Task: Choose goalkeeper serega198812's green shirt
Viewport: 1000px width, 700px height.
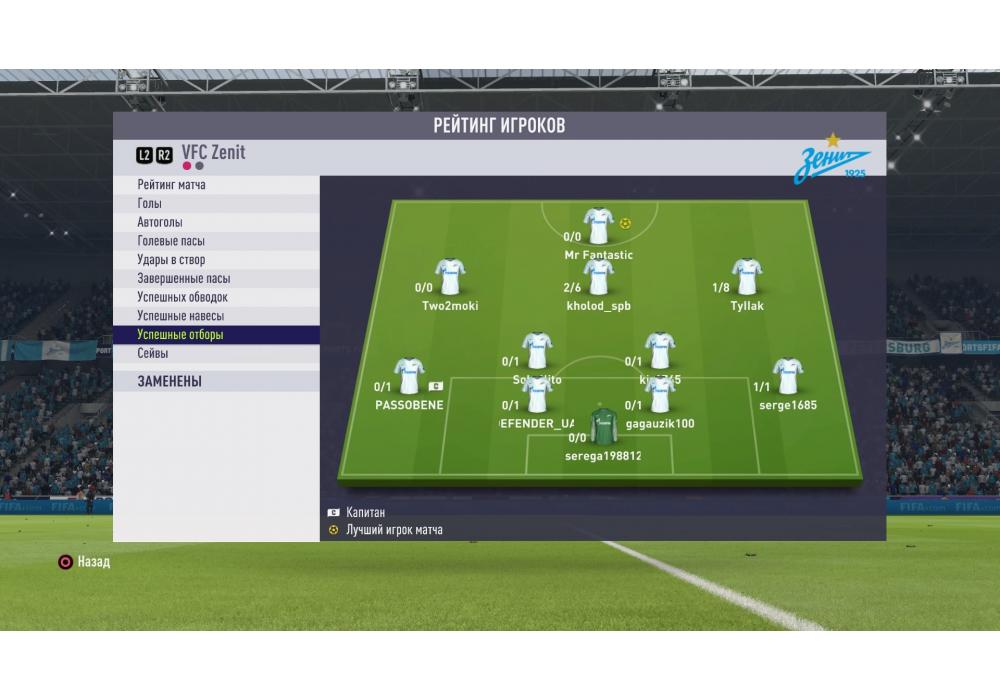Action: click(x=602, y=427)
